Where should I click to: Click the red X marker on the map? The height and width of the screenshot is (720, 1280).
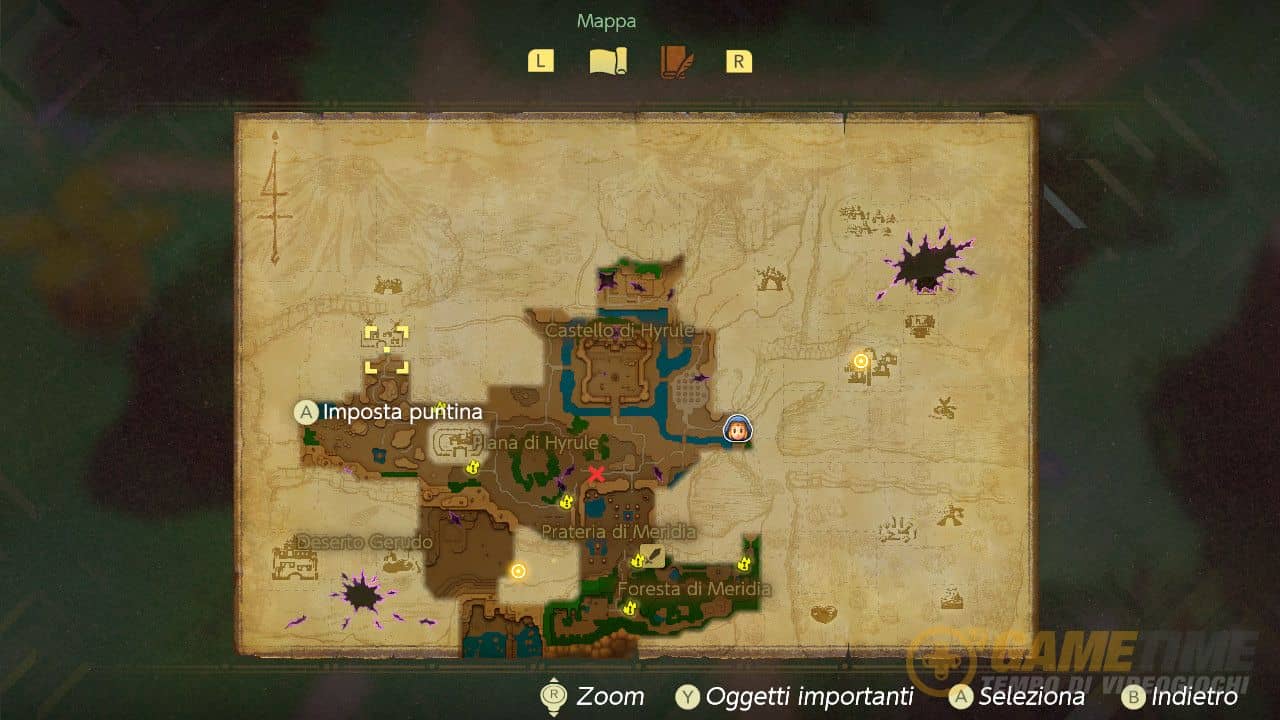pos(597,474)
